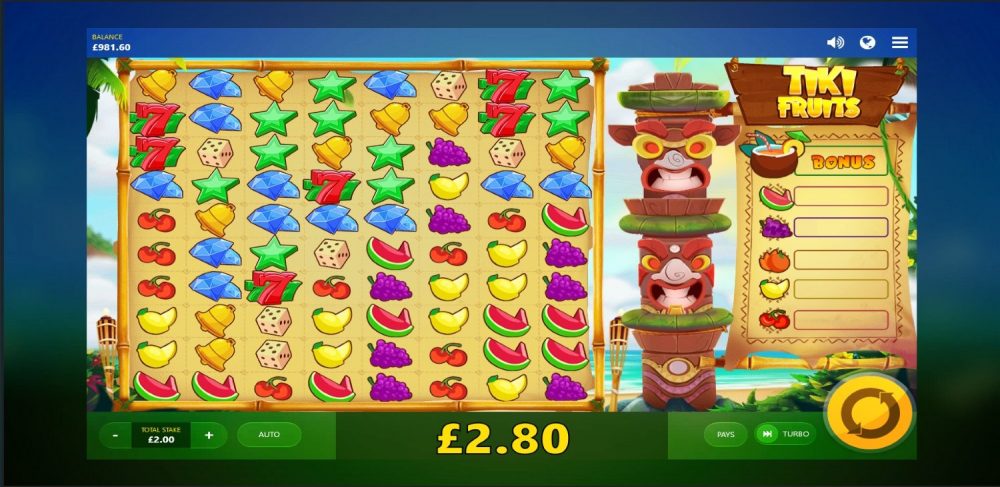1000x487 pixels.
Task: Activate Auto spin
Action: click(269, 435)
